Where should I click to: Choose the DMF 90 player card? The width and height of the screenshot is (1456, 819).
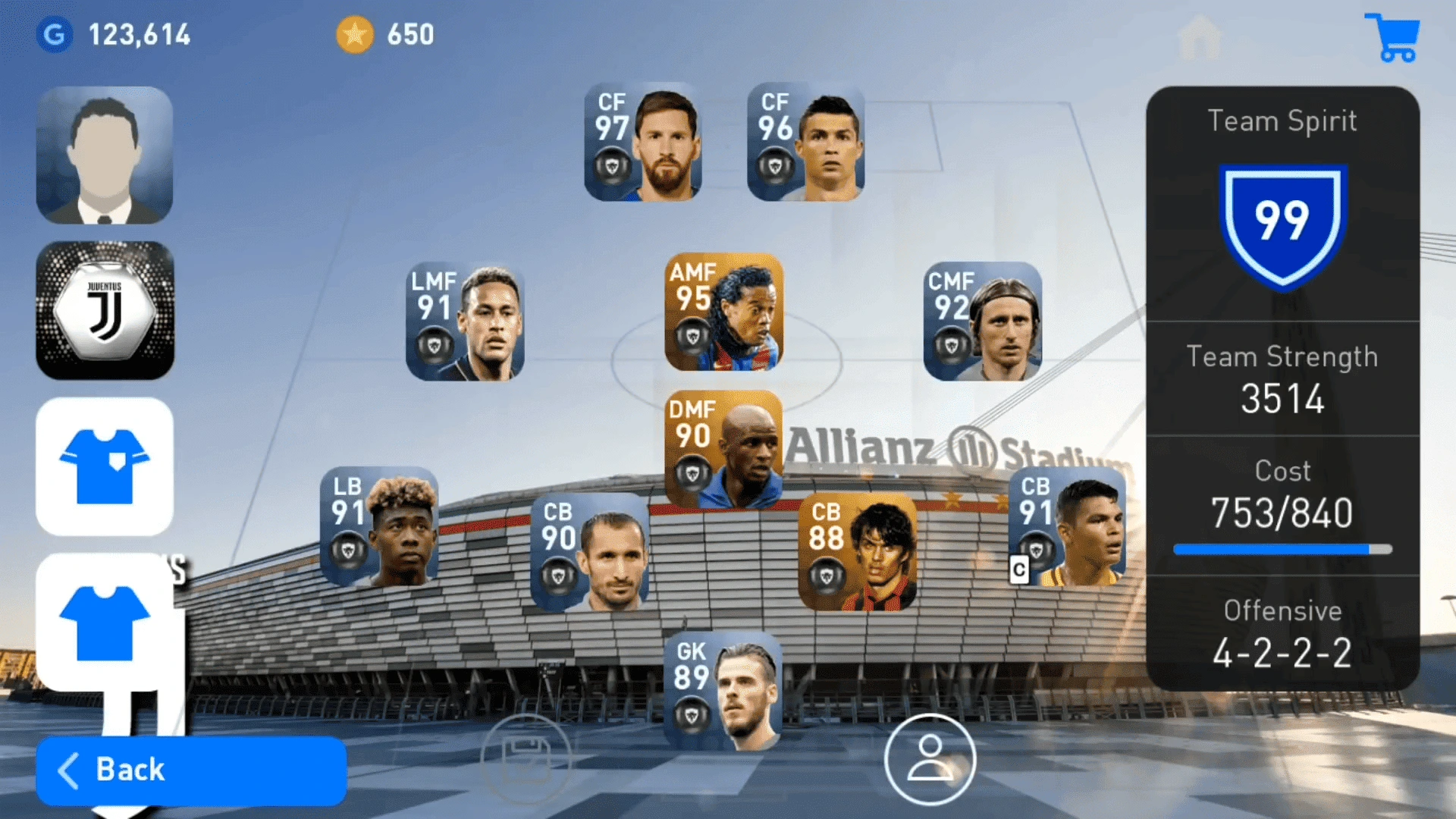(x=723, y=449)
